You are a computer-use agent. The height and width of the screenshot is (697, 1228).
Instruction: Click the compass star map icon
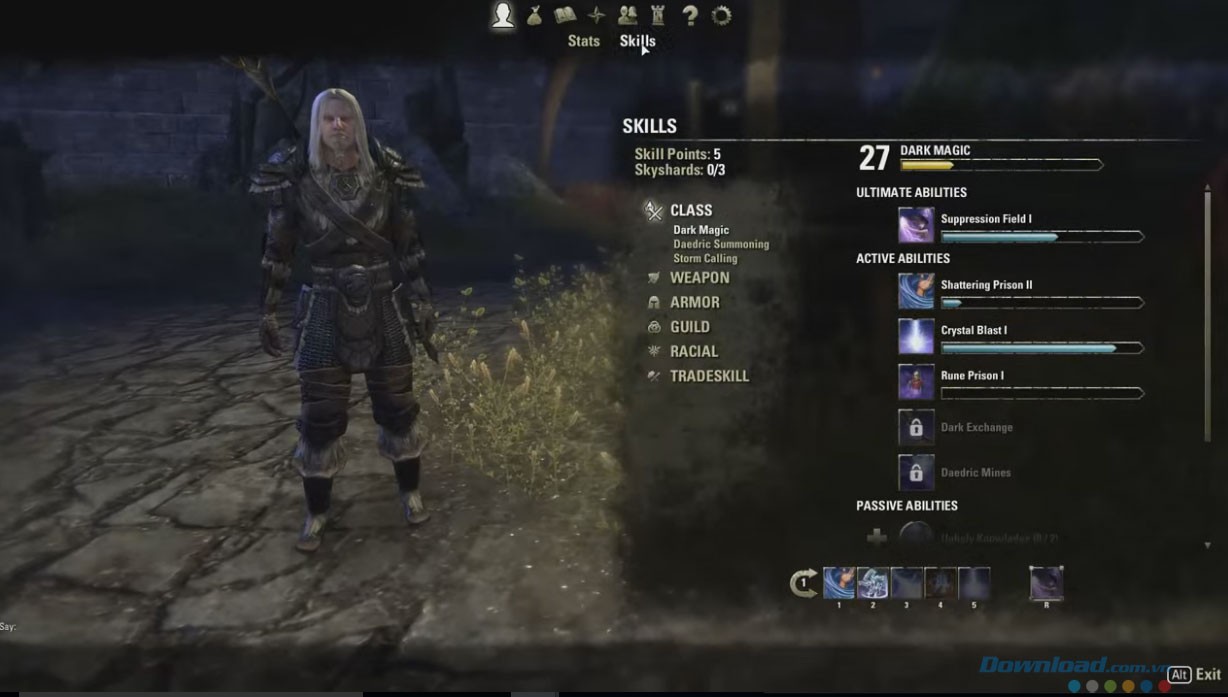pos(596,15)
